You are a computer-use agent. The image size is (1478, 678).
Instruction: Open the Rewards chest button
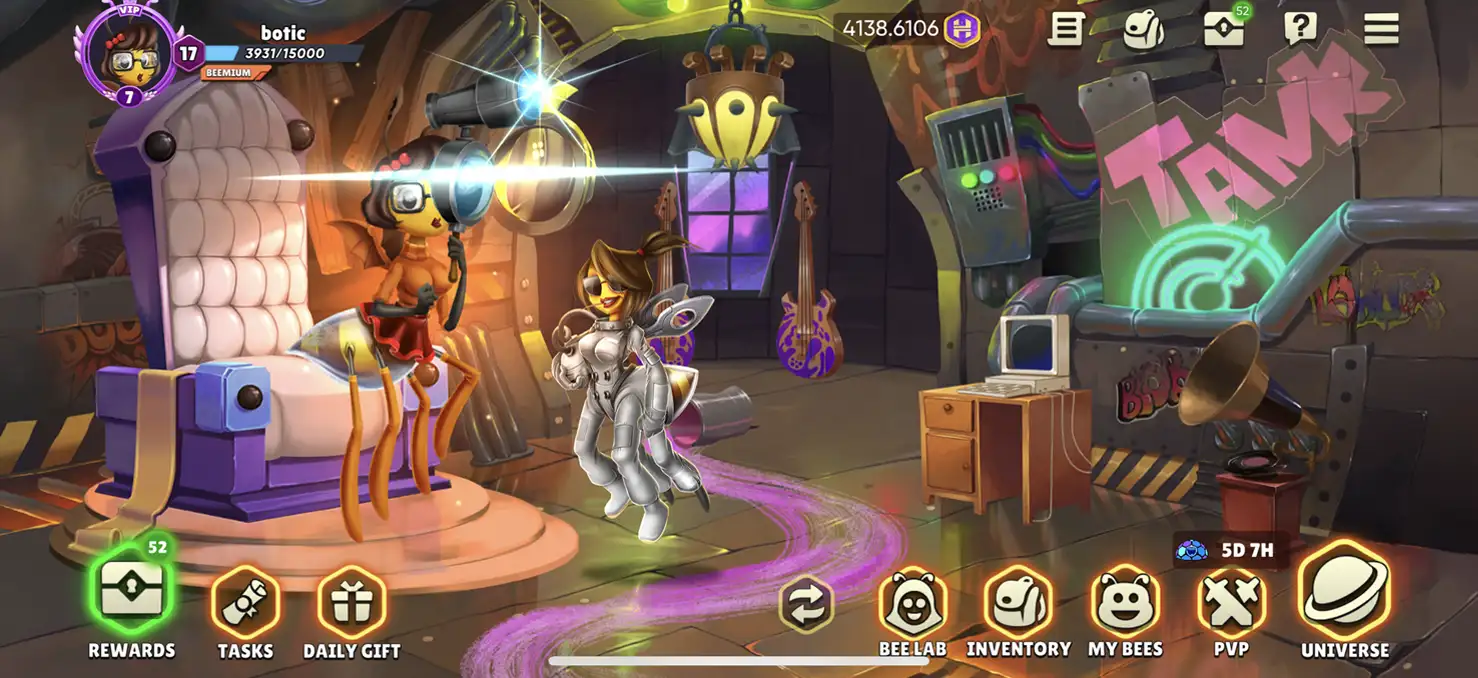131,592
